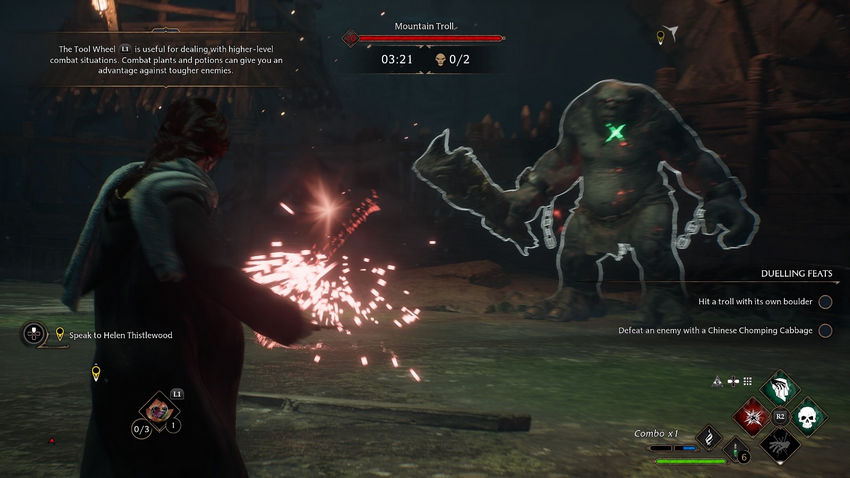Click the grid-dots icon above the spell diamond
The height and width of the screenshot is (478, 850).
pyautogui.click(x=747, y=381)
